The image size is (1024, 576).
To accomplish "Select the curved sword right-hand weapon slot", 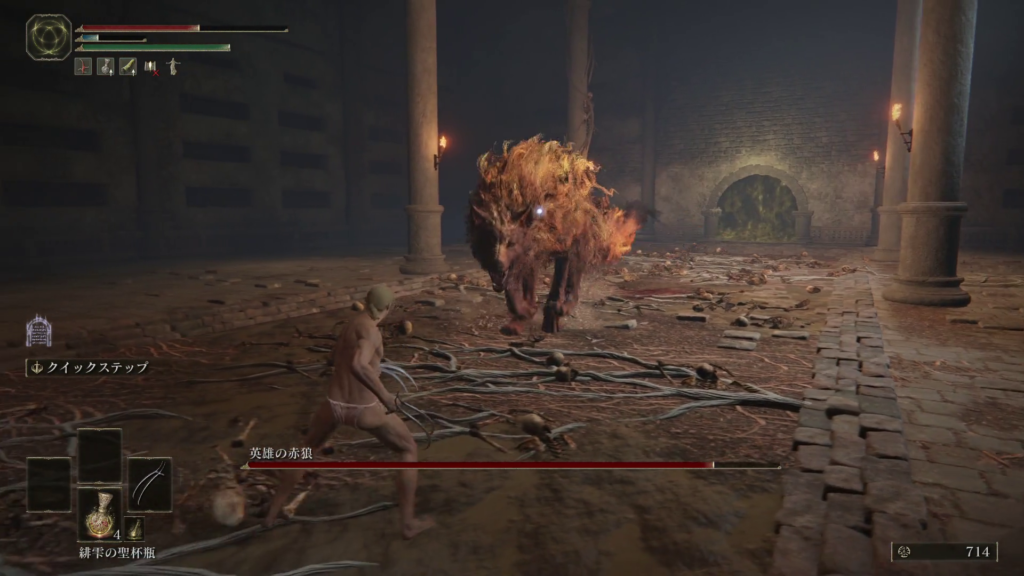I will (x=149, y=484).
